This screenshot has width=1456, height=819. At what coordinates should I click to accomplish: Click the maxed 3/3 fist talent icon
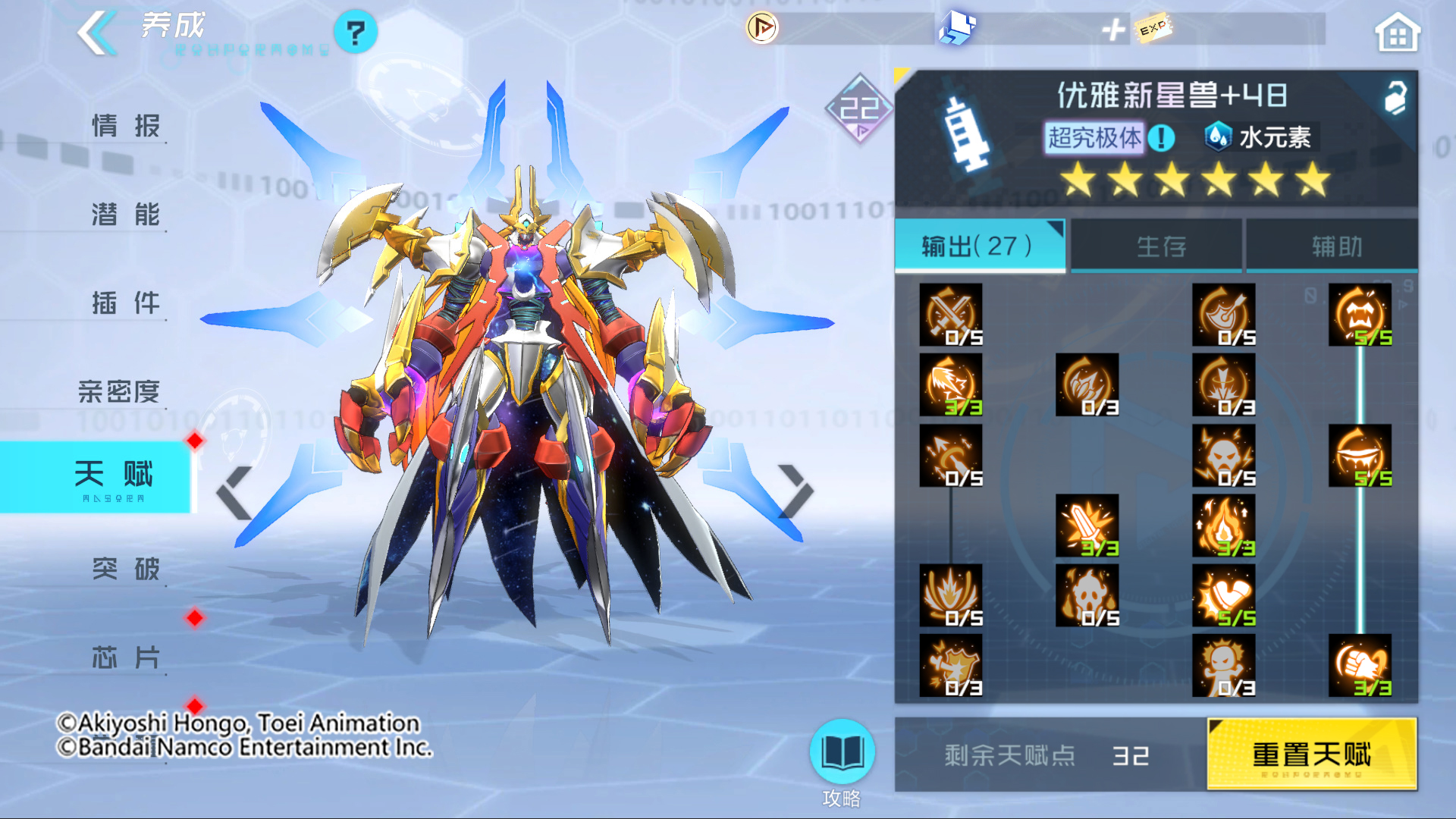1361,666
